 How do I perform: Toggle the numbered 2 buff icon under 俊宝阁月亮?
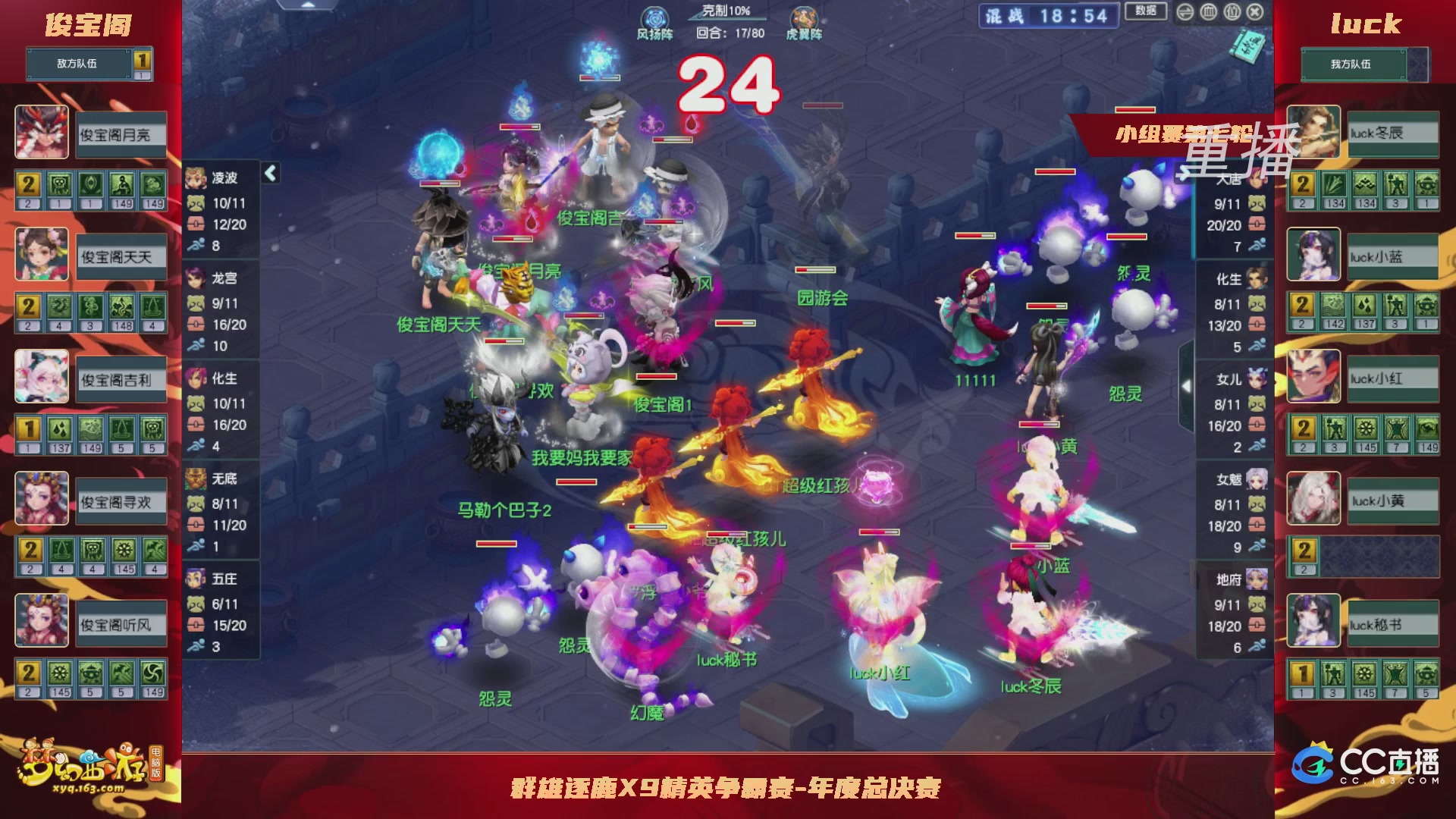point(30,183)
